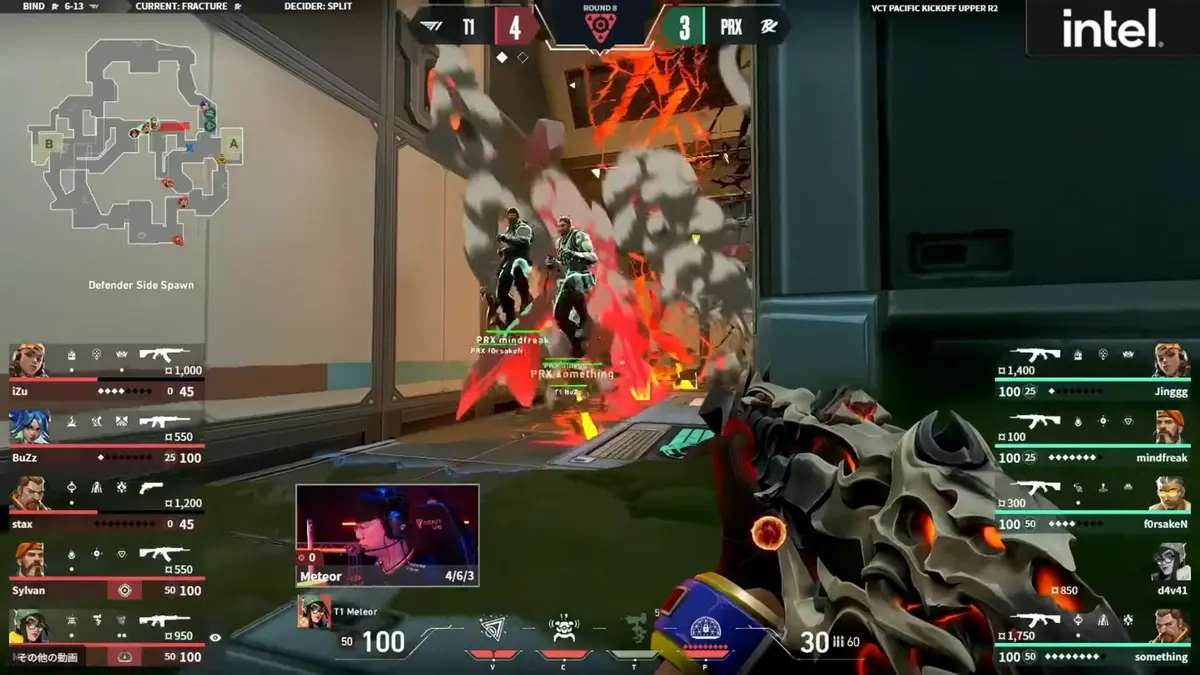Image resolution: width=1200 pixels, height=675 pixels.
Task: Activate the triangle trapwire ability icon
Action: point(494,630)
